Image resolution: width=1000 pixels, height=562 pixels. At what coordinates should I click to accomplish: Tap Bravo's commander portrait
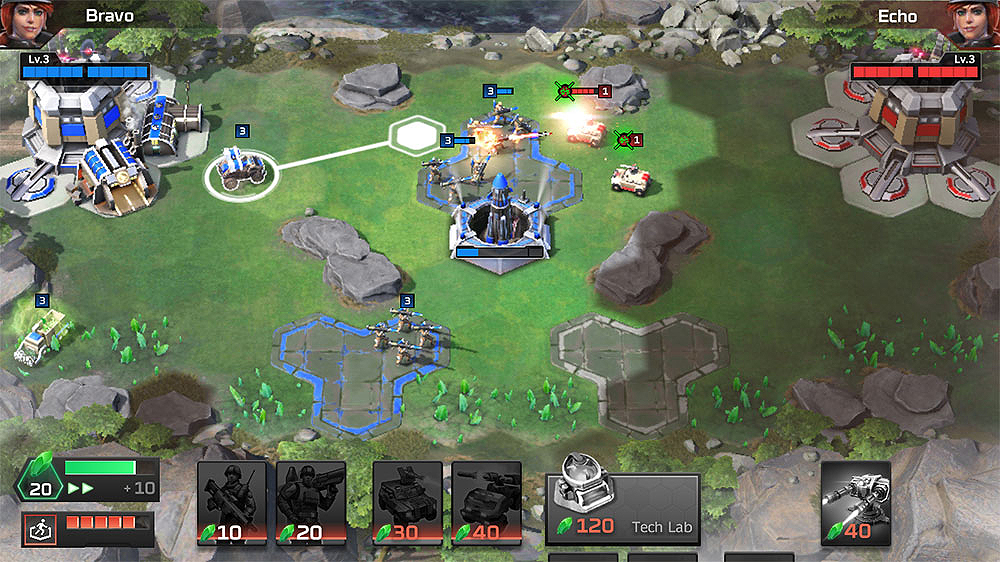pos(25,23)
